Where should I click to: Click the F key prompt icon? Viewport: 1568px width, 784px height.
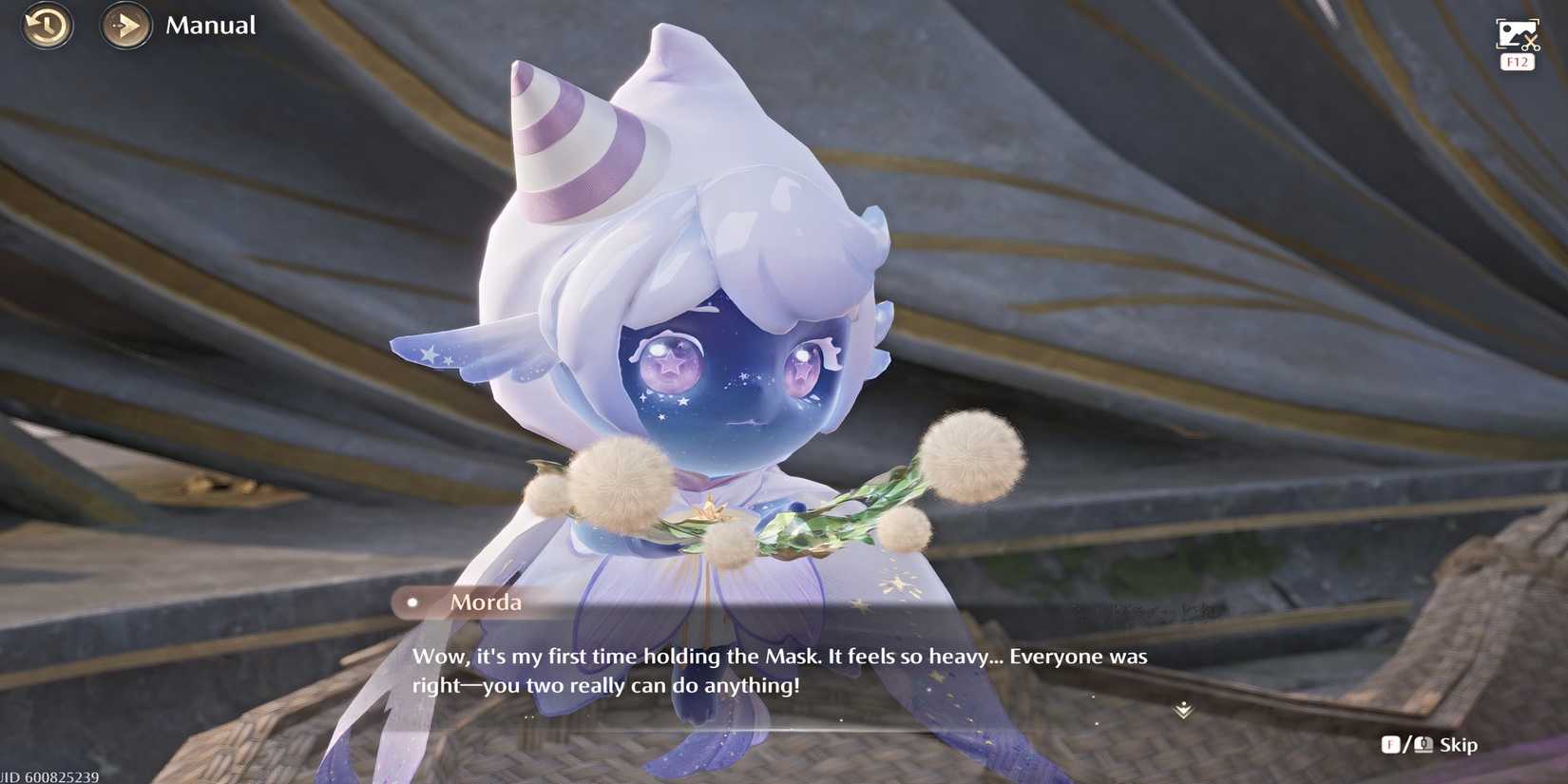pos(1389,745)
